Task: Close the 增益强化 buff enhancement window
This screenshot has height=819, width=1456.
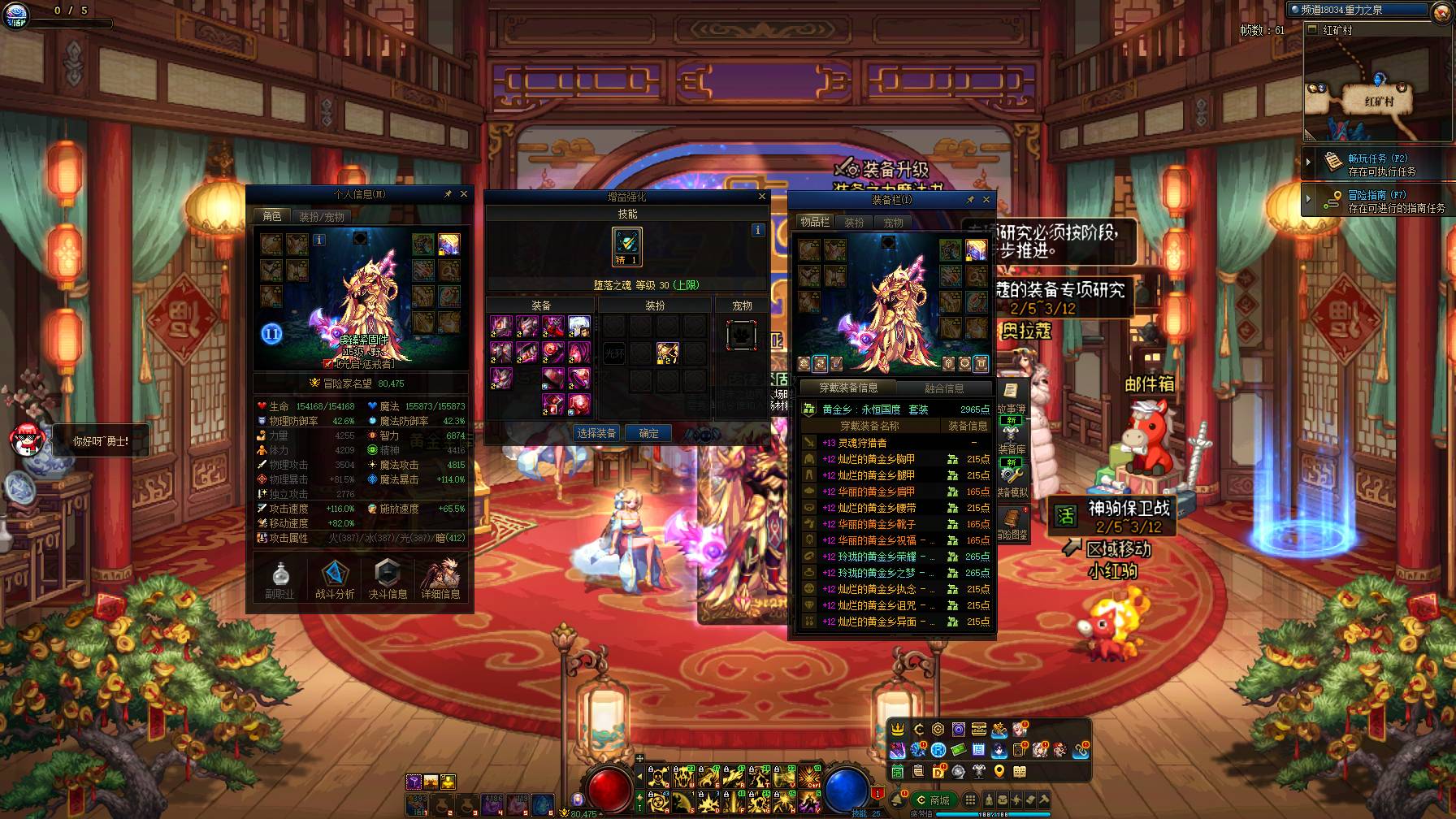Action: point(761,196)
